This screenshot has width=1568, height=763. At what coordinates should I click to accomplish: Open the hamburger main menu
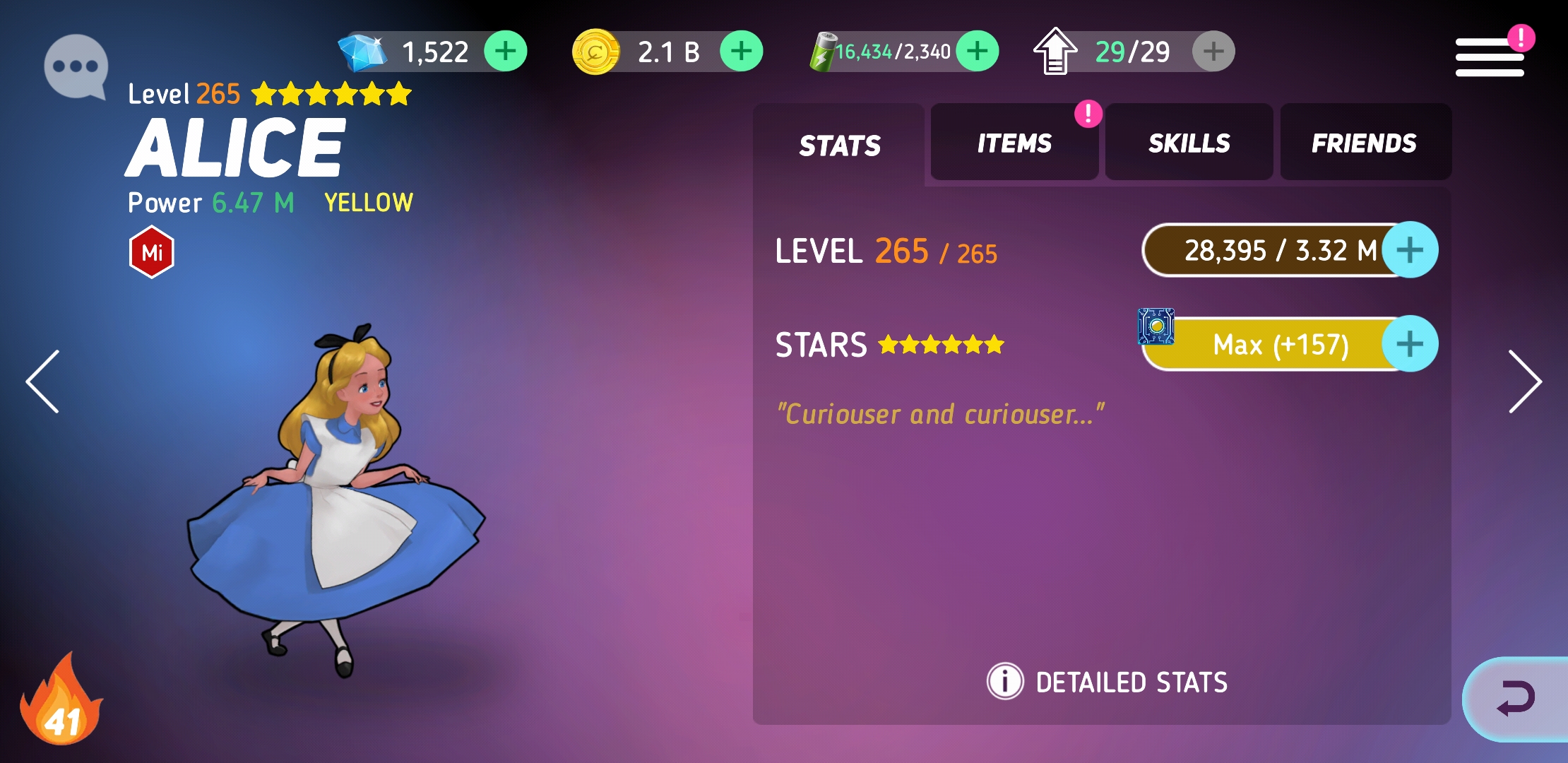click(1490, 57)
